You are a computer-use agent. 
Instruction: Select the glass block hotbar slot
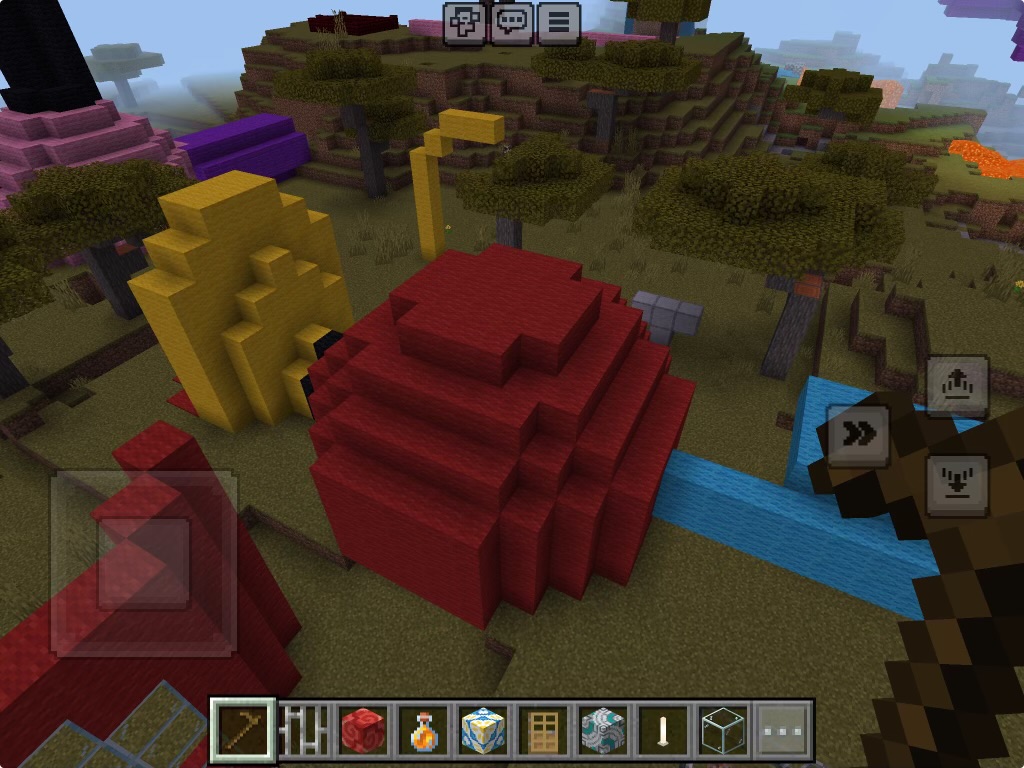[x=723, y=730]
